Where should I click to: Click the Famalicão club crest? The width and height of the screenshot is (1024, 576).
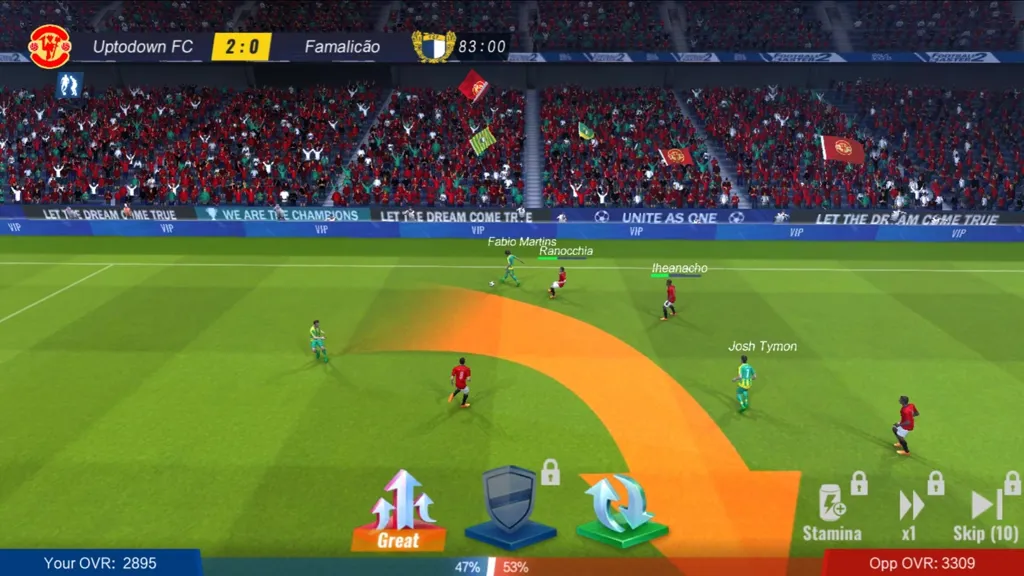(x=433, y=46)
